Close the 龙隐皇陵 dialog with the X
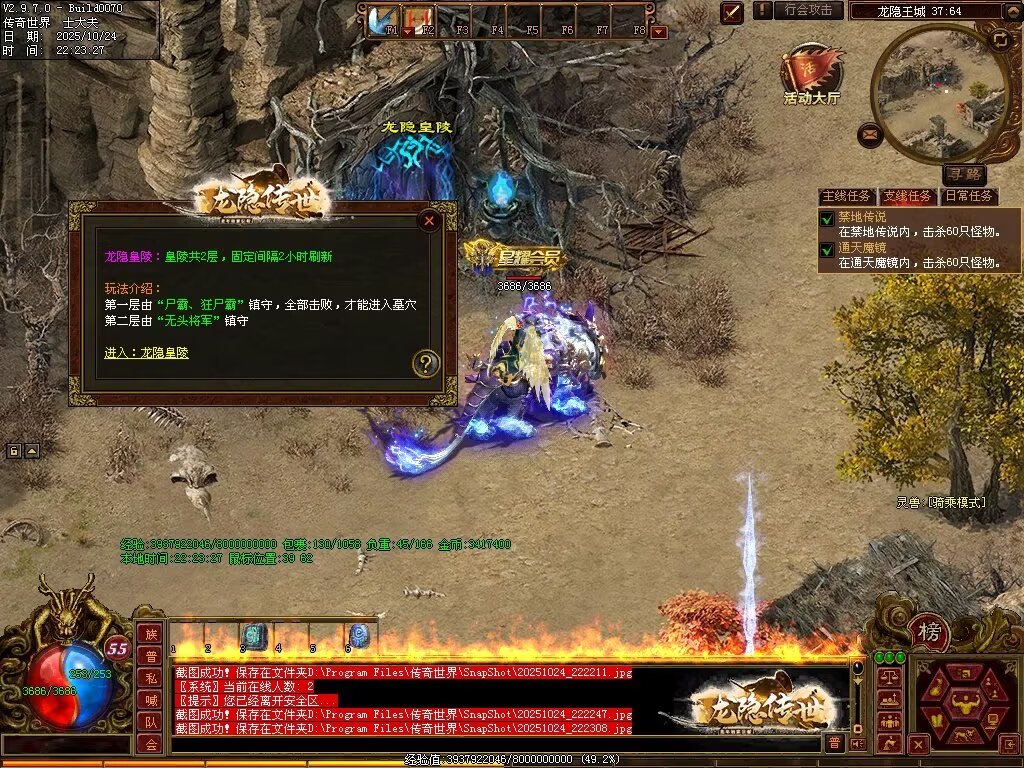Viewport: 1024px width, 768px height. (429, 221)
